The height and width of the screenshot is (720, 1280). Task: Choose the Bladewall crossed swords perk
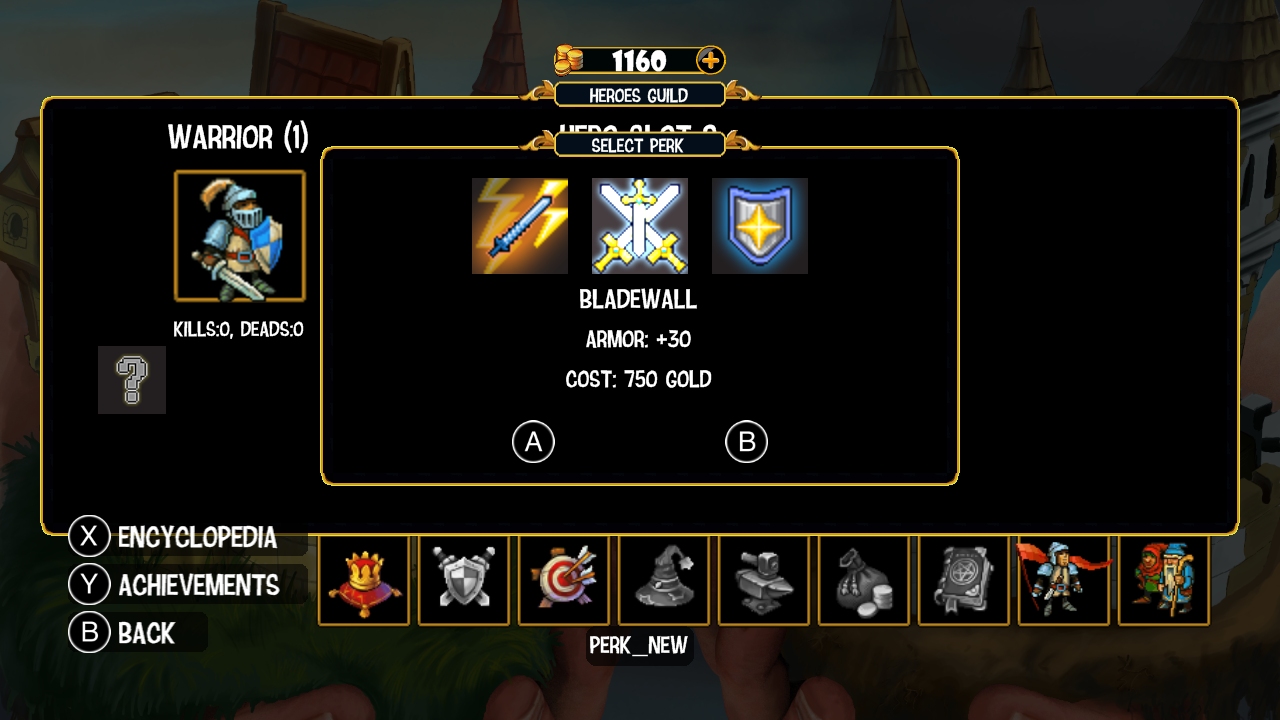pos(640,226)
